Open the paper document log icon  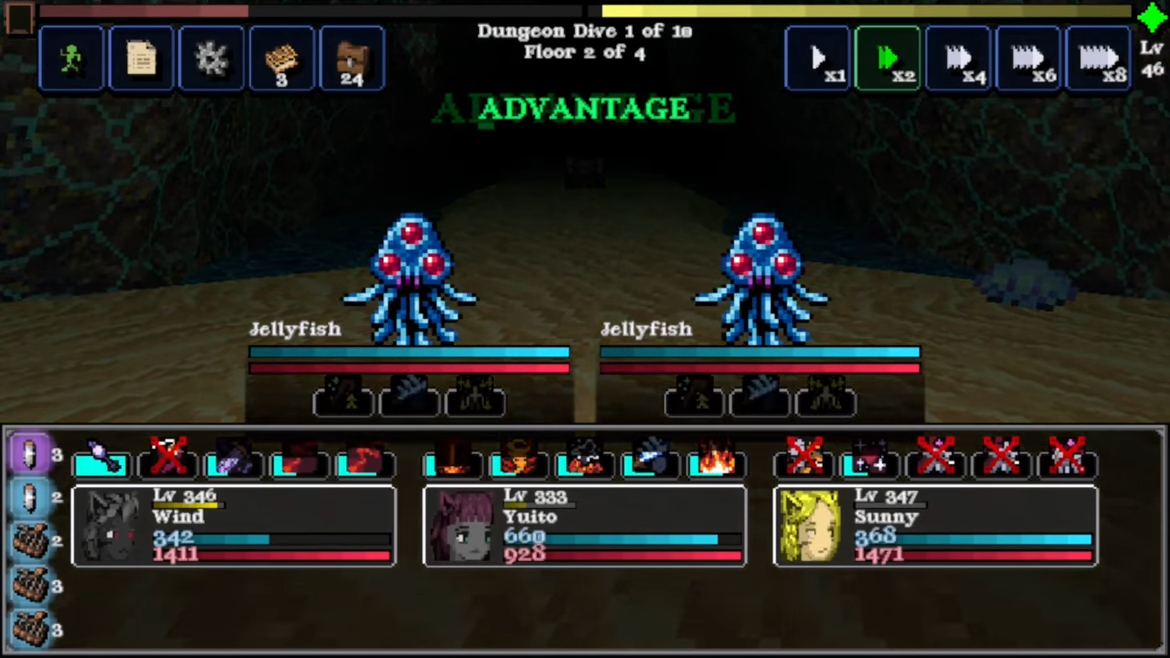click(141, 59)
